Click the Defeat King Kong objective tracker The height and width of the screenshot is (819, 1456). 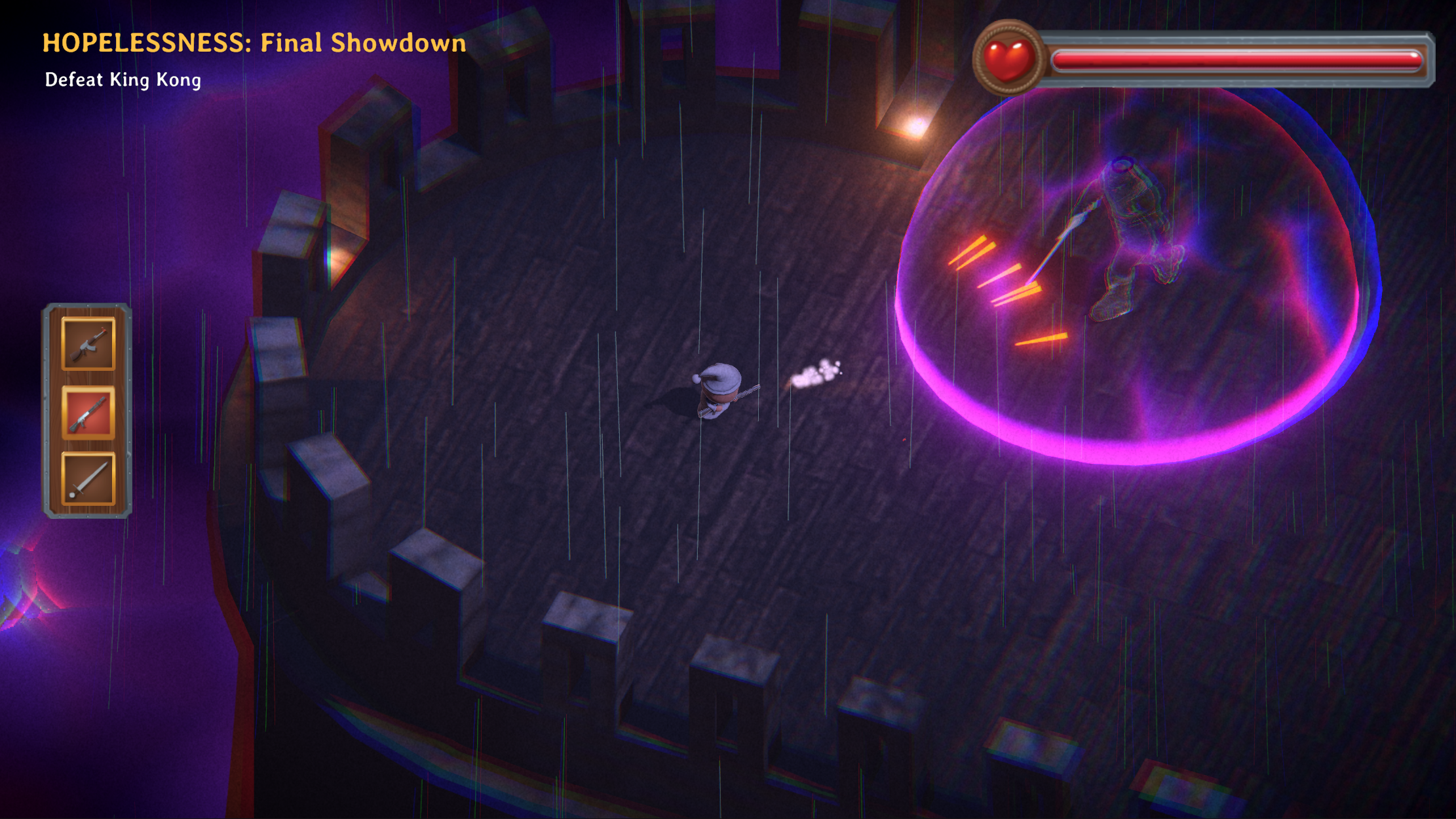pos(123,80)
